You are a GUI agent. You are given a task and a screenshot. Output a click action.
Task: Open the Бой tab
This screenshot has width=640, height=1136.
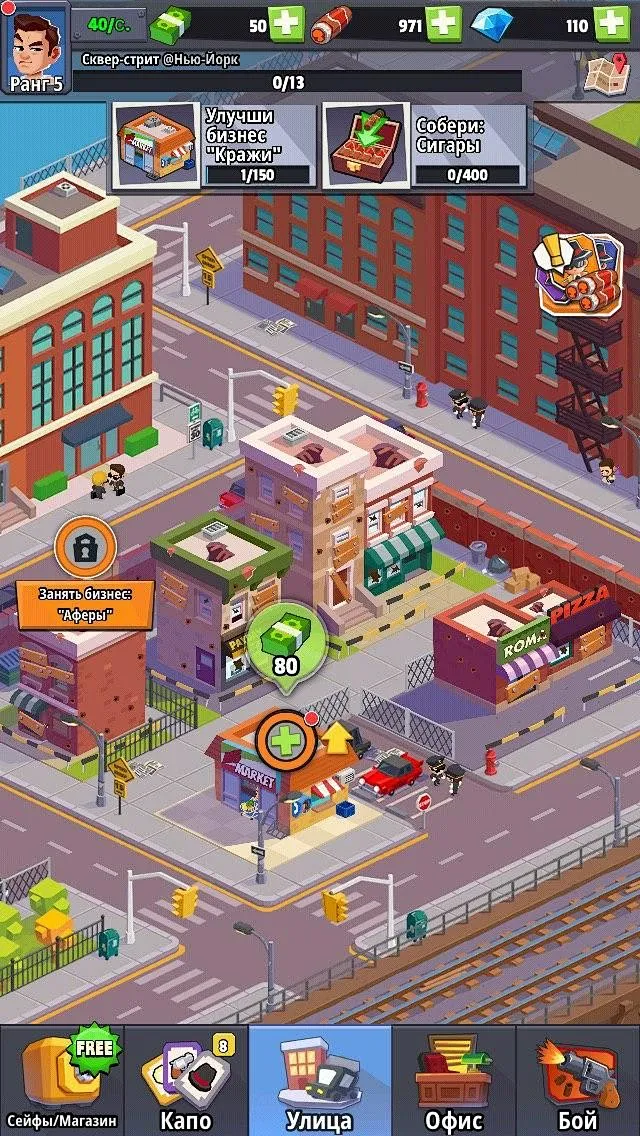578,1081
